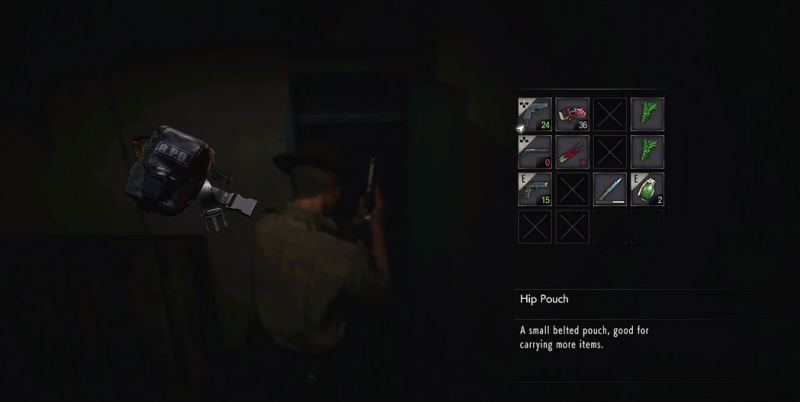Pick the red bolt cutters
Screen dimensions: 800x402
[x=572, y=151]
